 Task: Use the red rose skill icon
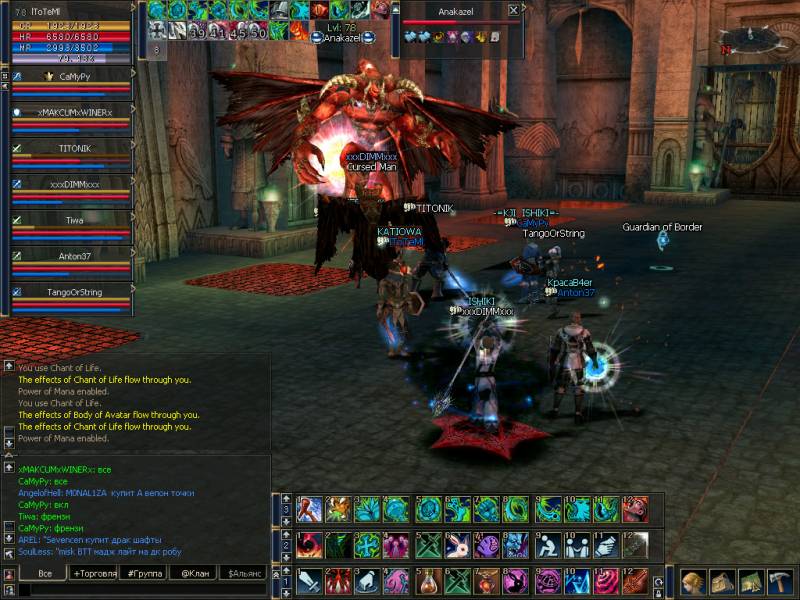point(606,580)
